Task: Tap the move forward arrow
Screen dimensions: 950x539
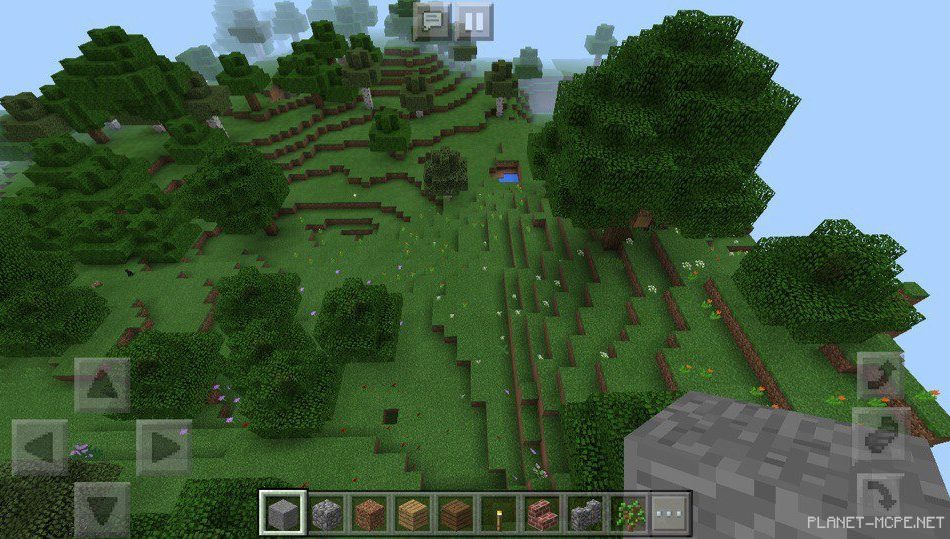Action: (102, 385)
